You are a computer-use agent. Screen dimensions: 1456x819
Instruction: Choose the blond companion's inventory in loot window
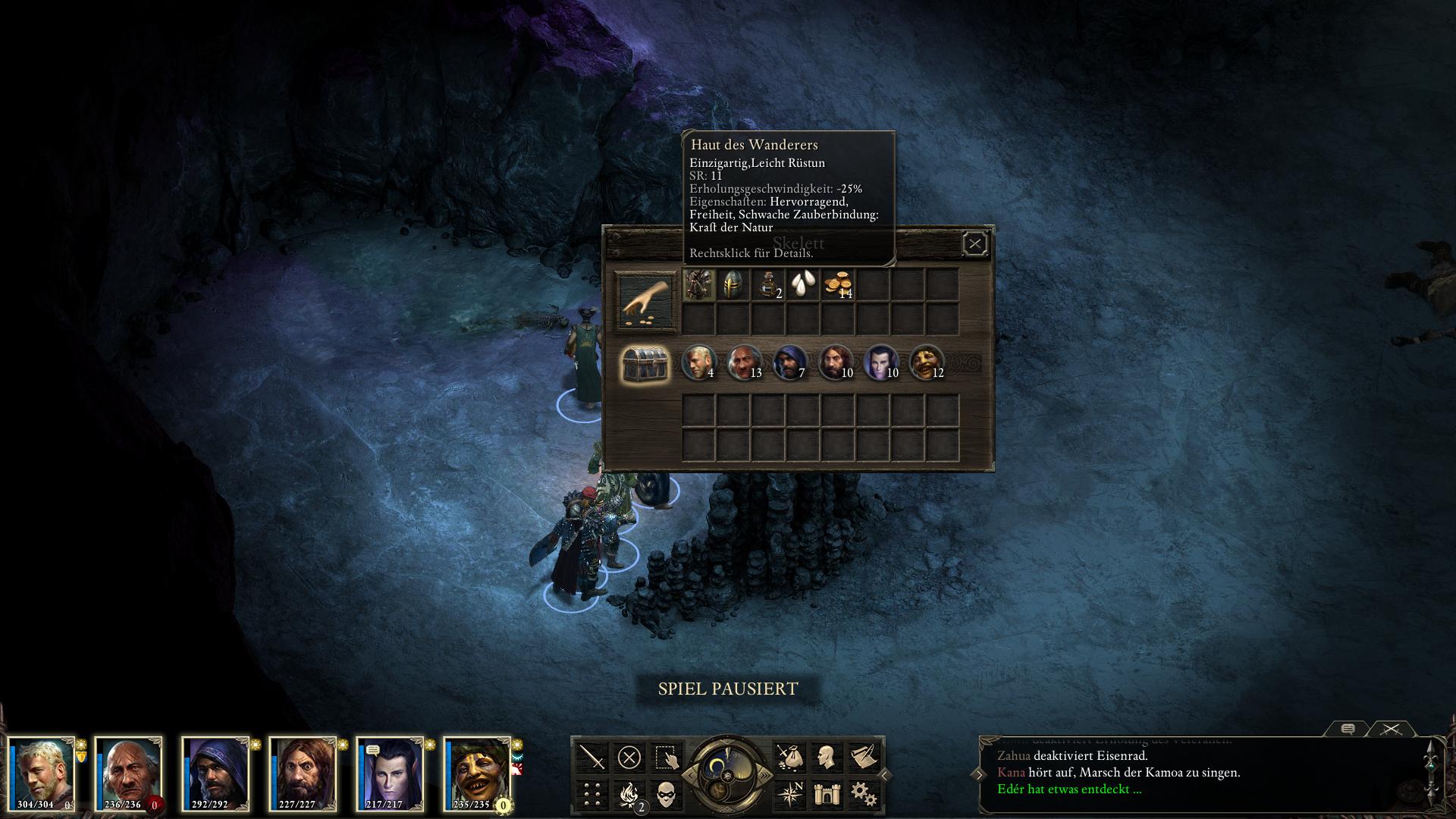[698, 362]
